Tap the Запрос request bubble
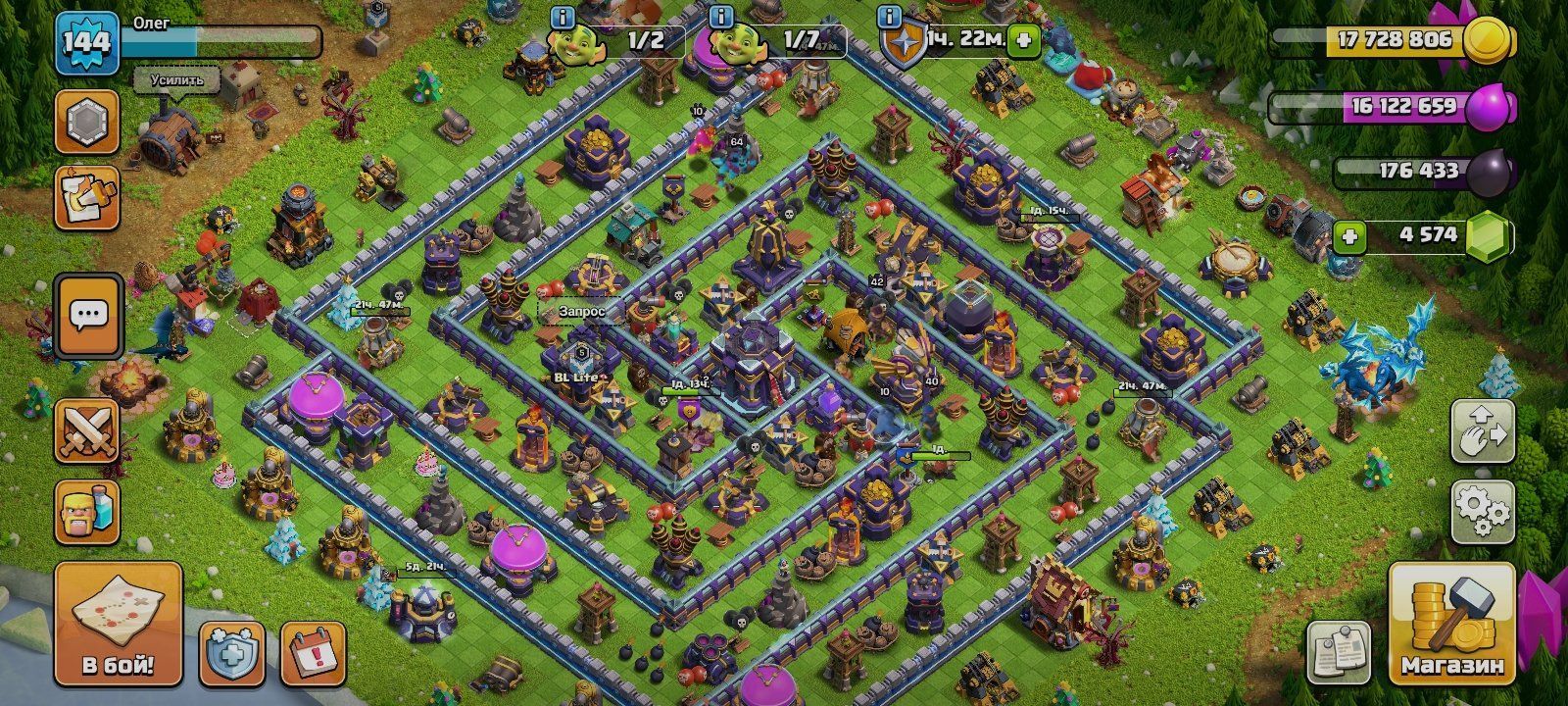This screenshot has height=706, width=1568. [582, 311]
